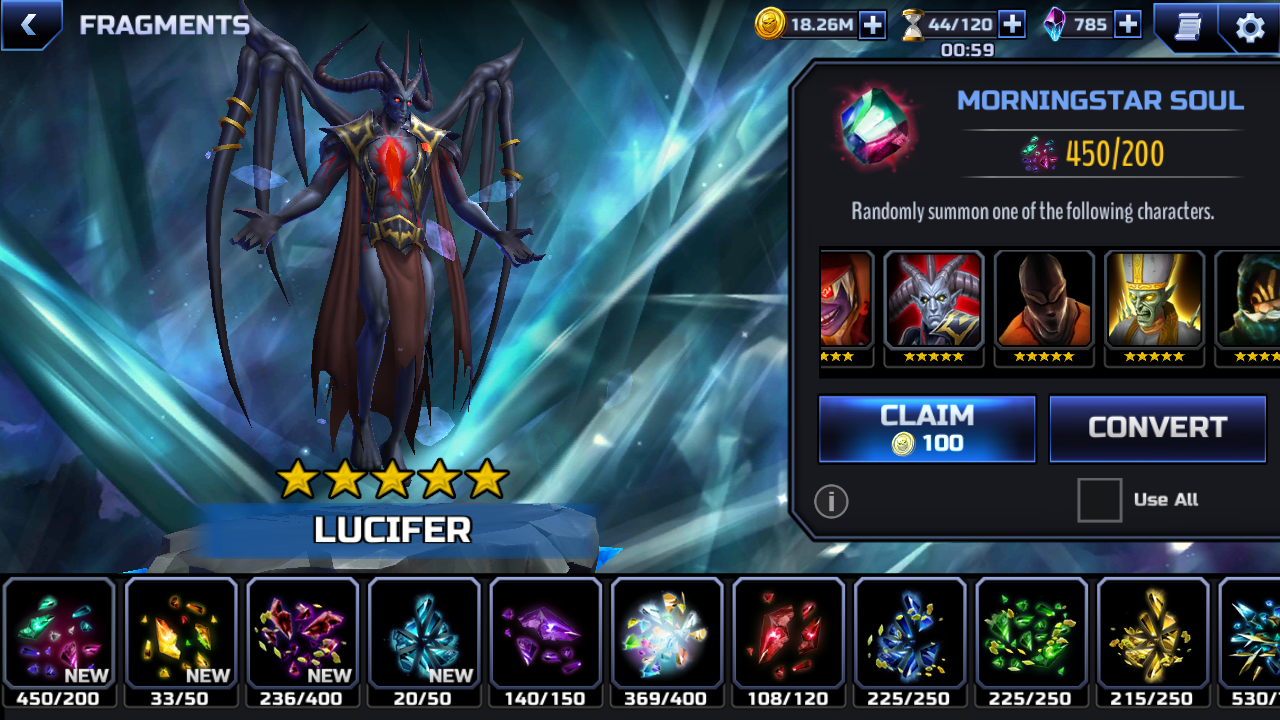Claim the Morningstar Soul for 100 gold
This screenshot has height=720, width=1280.
click(x=927, y=429)
